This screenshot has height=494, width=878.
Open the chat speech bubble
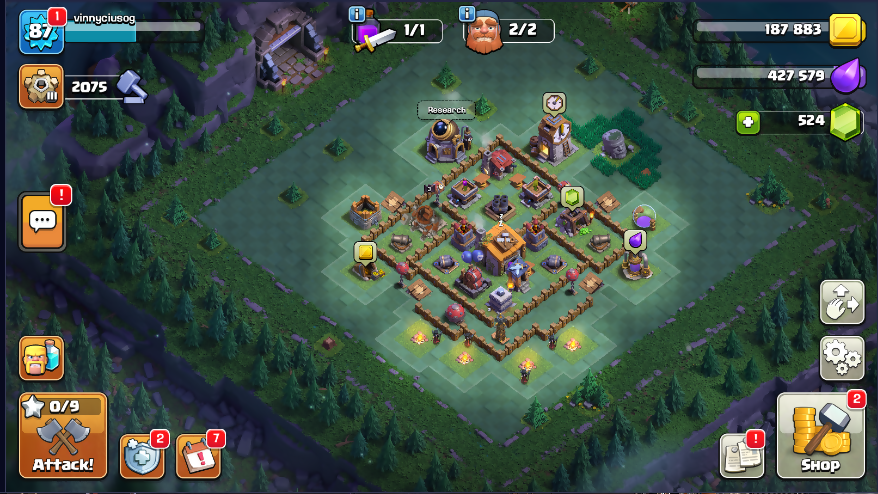pos(42,221)
